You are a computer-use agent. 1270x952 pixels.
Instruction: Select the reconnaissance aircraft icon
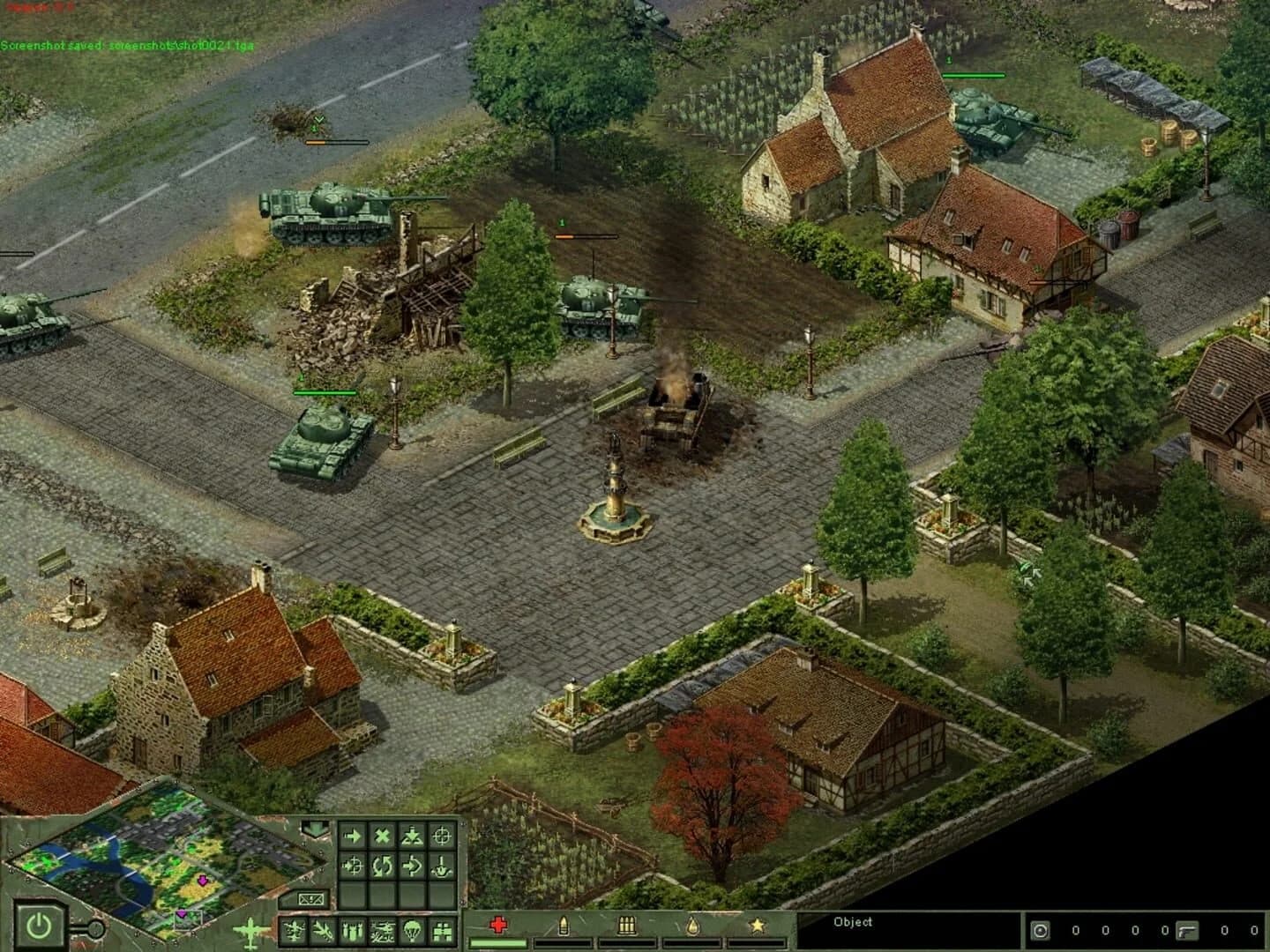pos(382,930)
